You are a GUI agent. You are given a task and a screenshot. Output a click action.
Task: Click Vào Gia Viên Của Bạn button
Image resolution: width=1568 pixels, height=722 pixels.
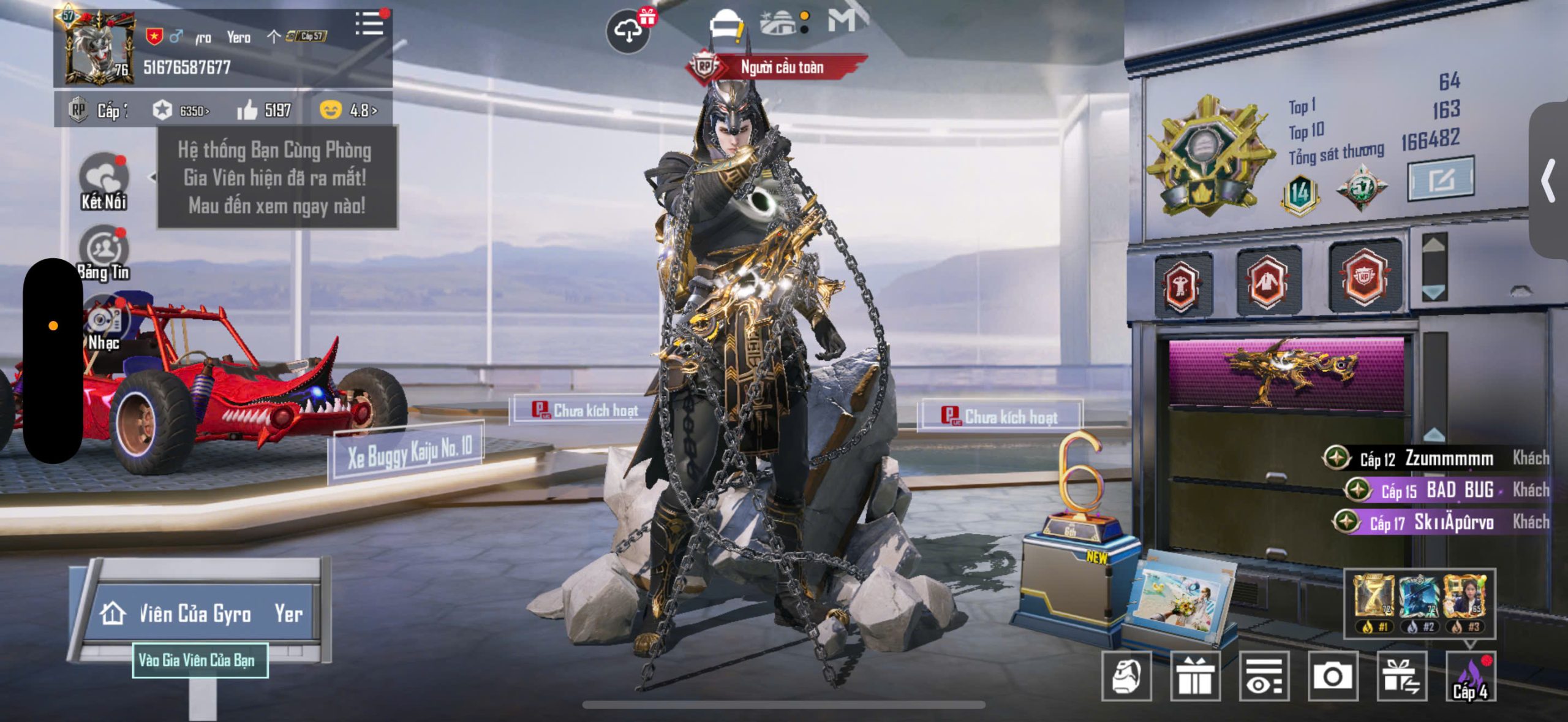coord(200,660)
